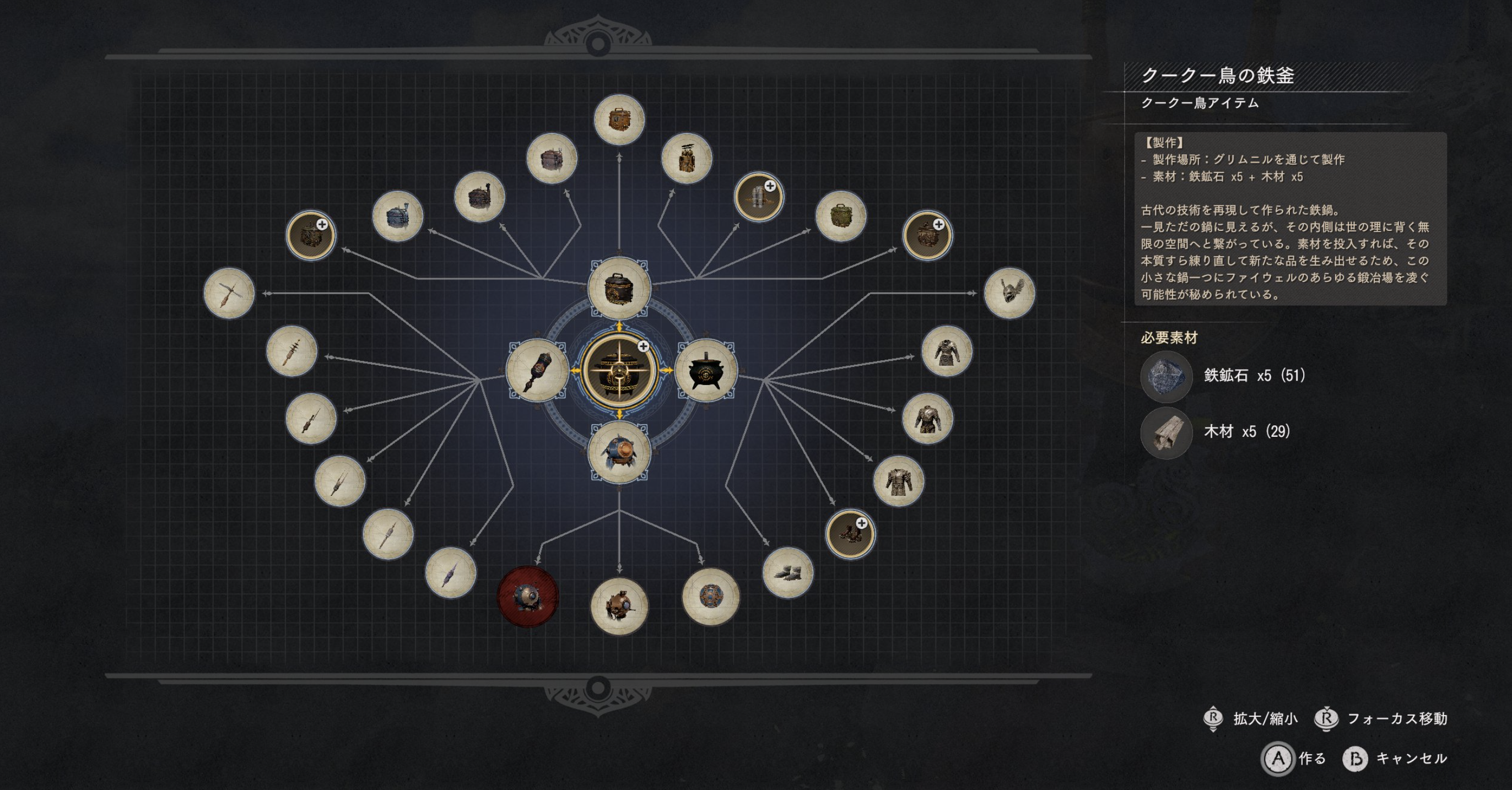Pick the dark boots node with plus badge
Viewport: 1512px width, 790px height.
click(850, 533)
